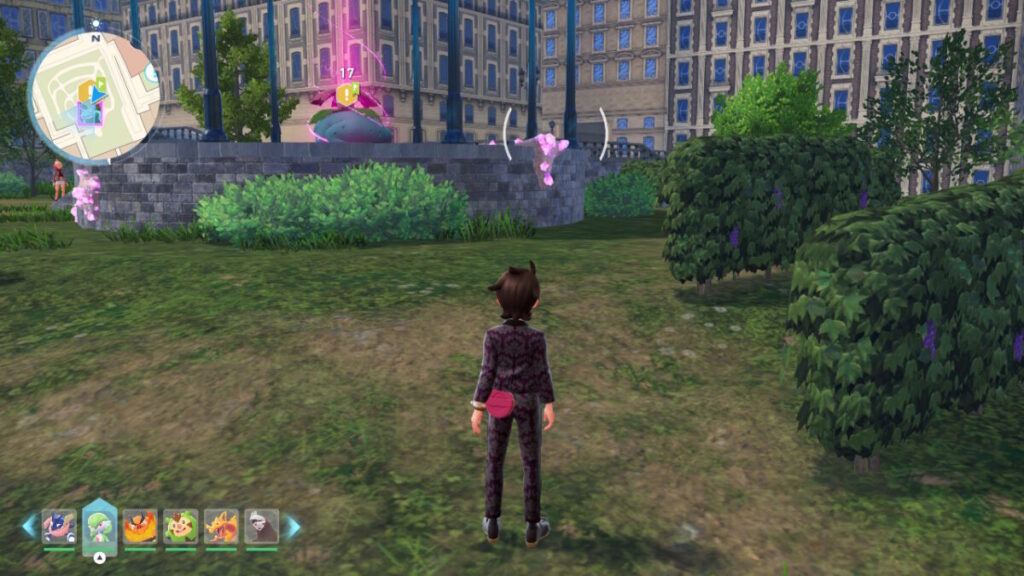Click the right arrow beside the party bar
This screenshot has height=576, width=1024.
click(292, 526)
